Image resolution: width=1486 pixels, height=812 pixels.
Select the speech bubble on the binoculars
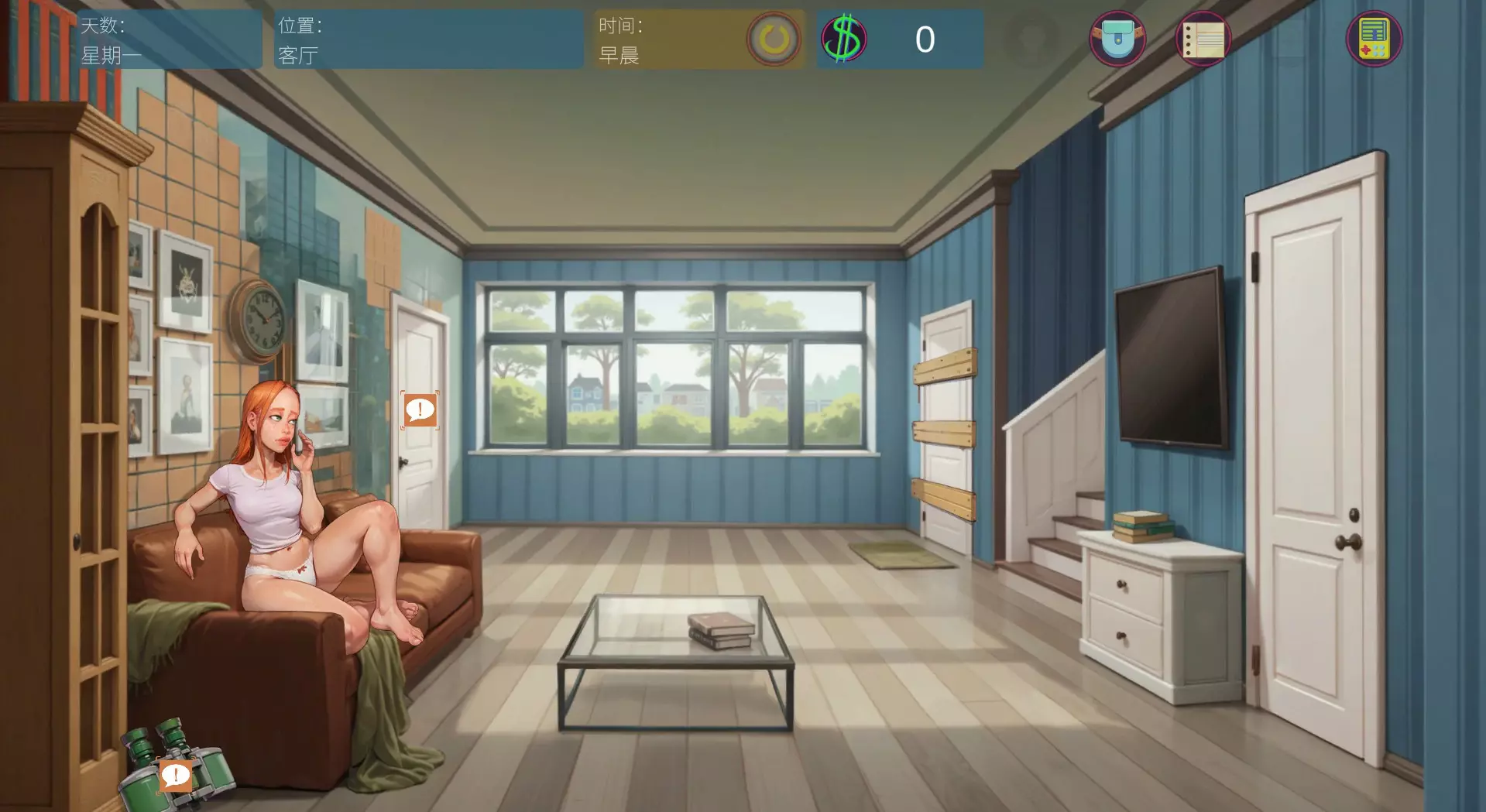175,775
